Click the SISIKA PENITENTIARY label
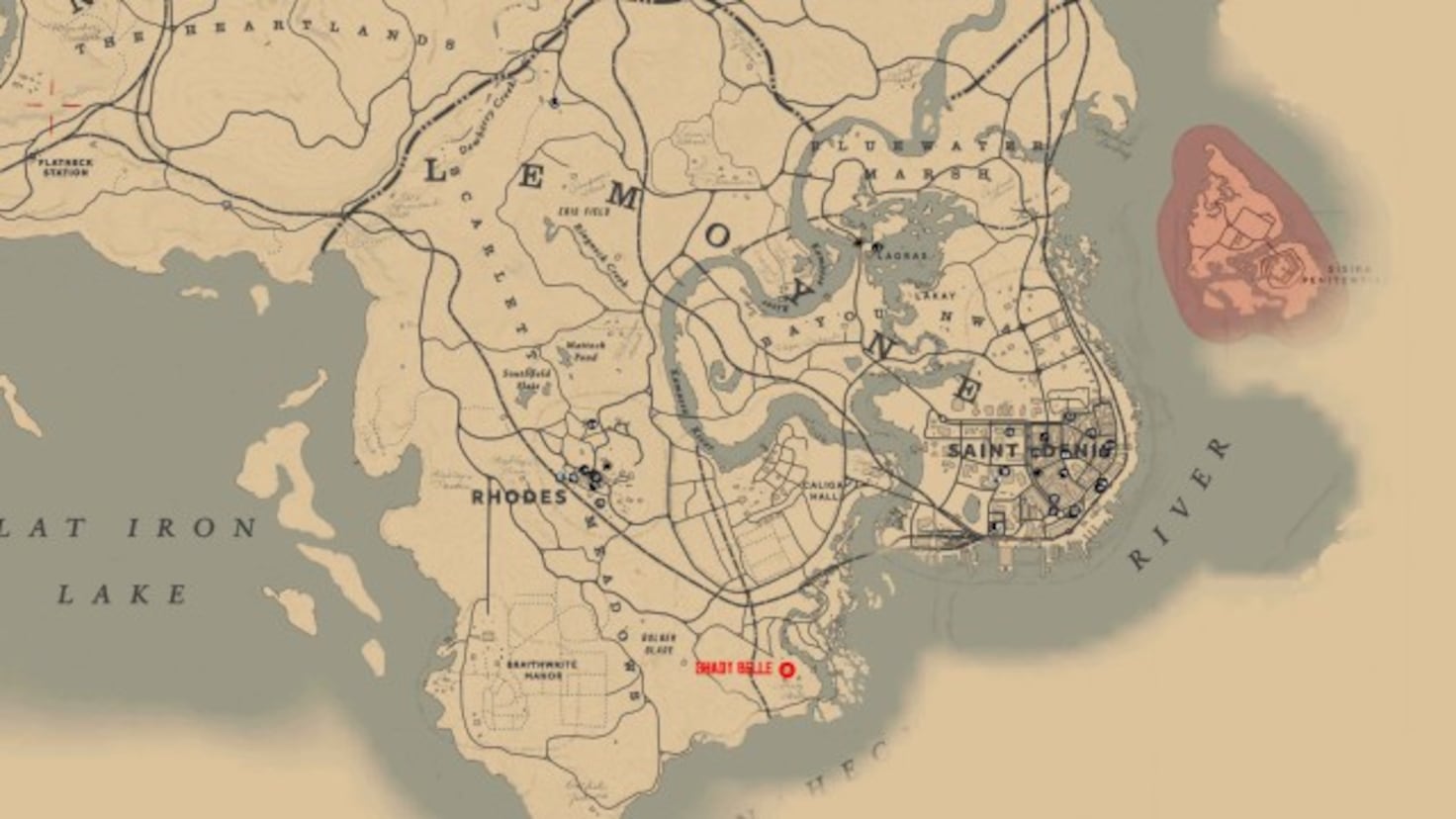1456x819 pixels. pos(1349,274)
